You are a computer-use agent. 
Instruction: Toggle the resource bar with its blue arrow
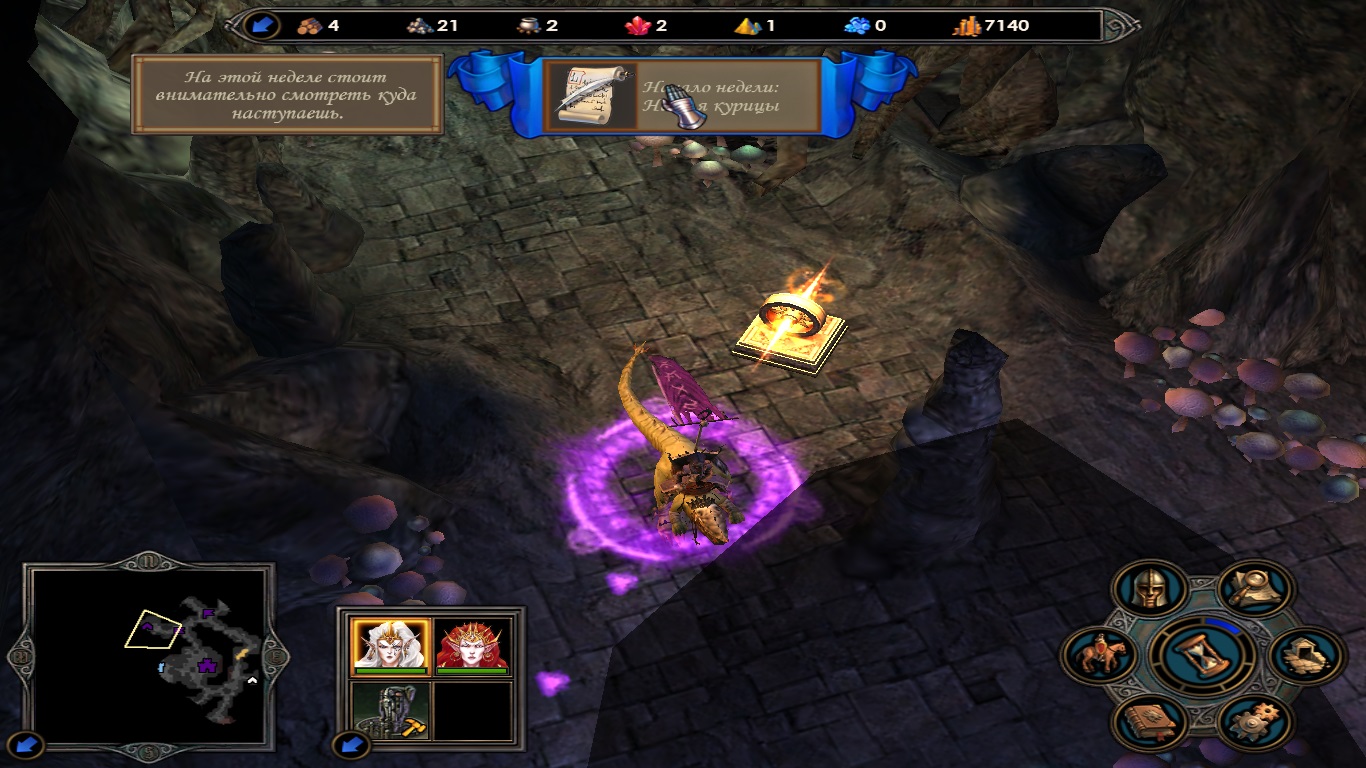262,25
